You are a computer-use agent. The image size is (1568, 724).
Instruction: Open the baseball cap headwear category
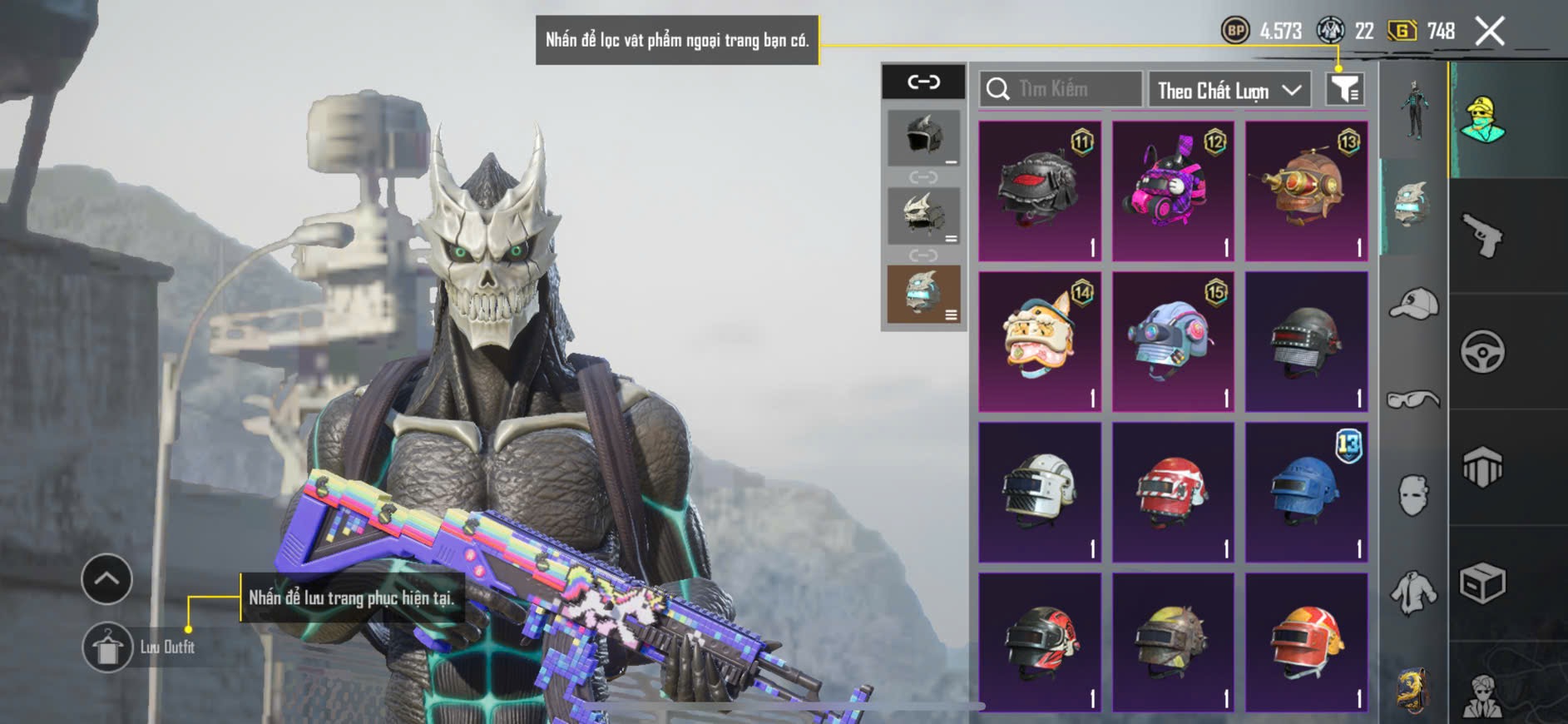pos(1413,303)
